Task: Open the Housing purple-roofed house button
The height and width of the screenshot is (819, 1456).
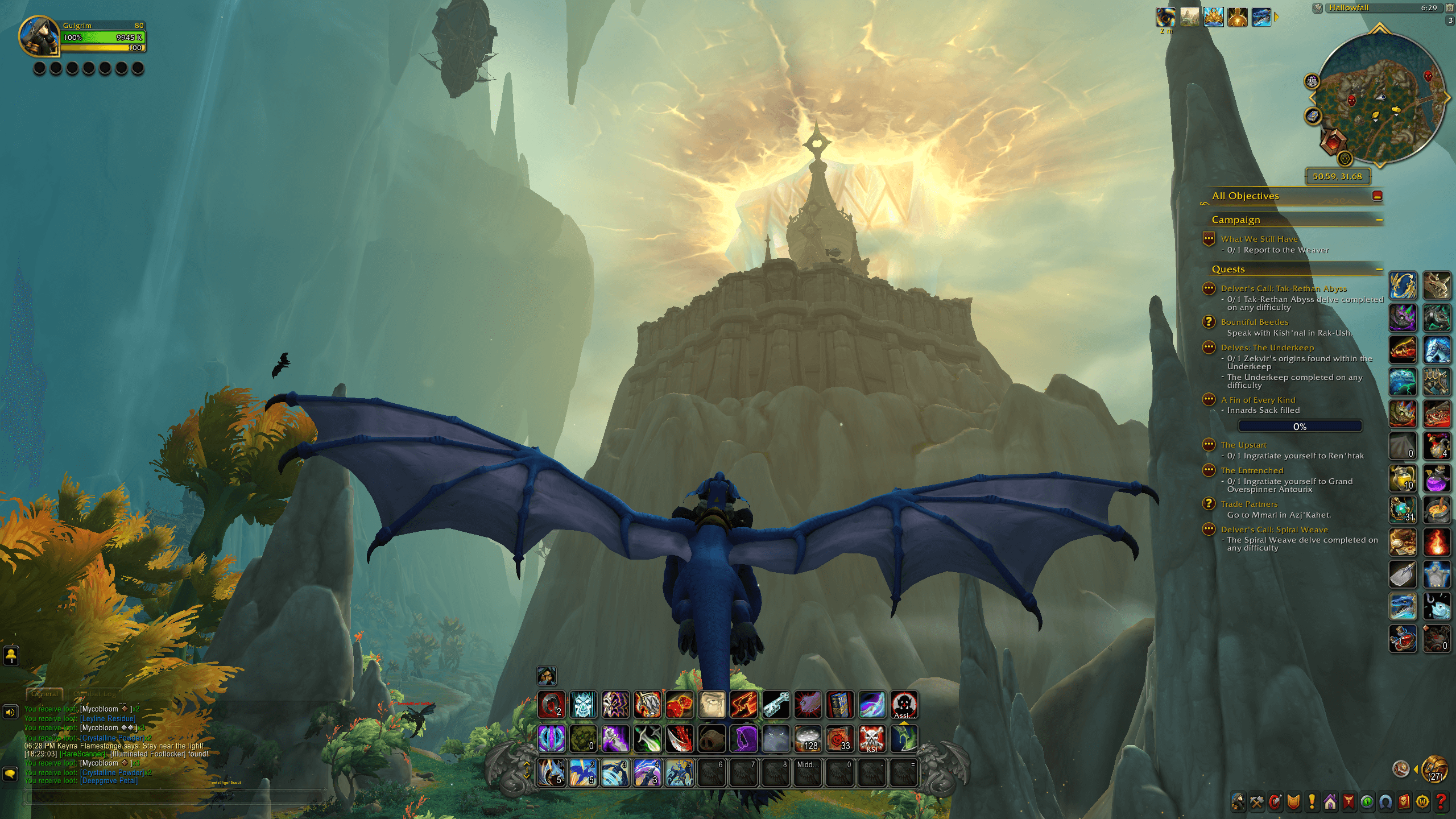Action: coord(1330,802)
